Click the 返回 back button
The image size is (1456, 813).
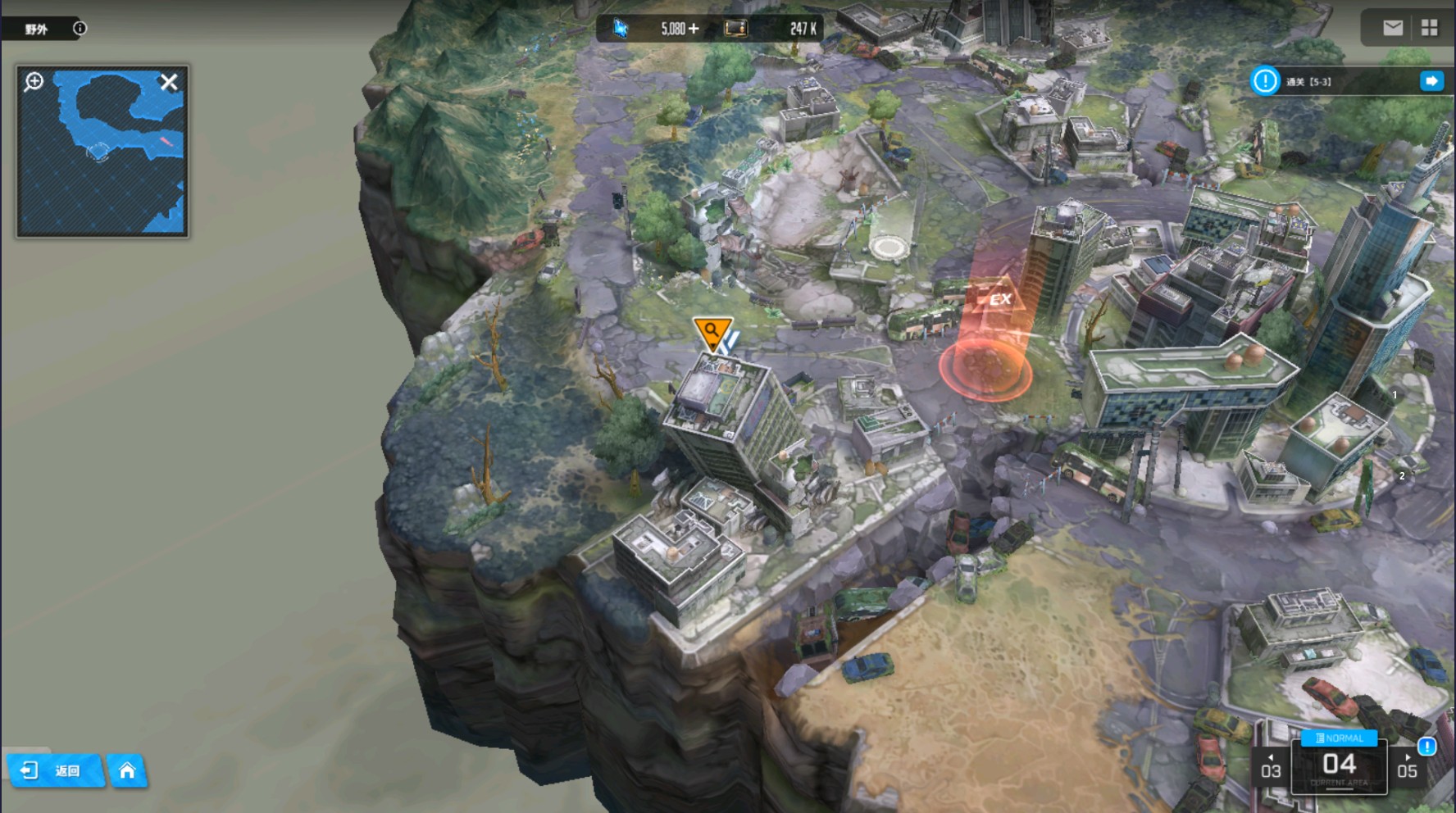click(x=54, y=770)
